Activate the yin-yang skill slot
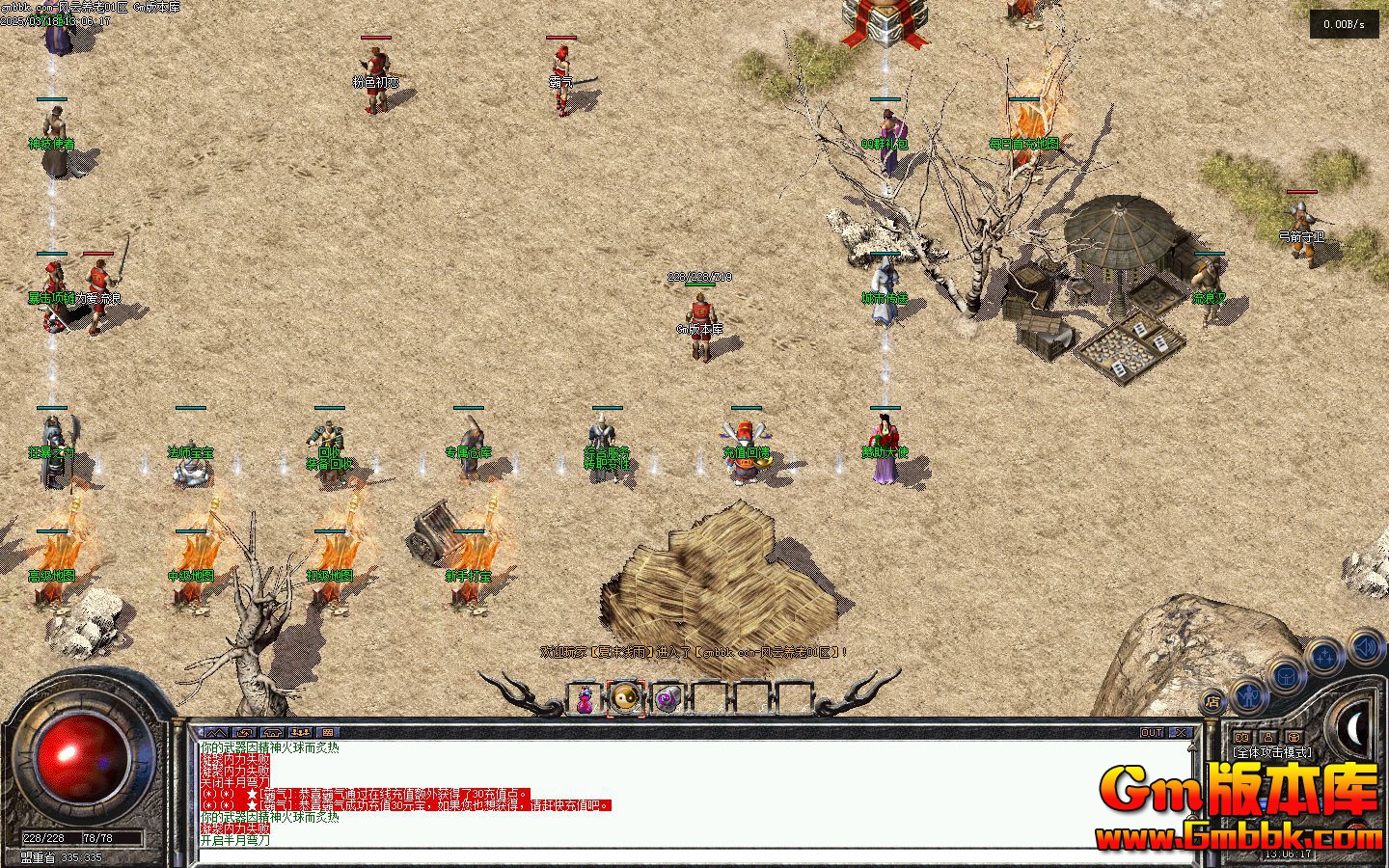 pyautogui.click(x=626, y=698)
